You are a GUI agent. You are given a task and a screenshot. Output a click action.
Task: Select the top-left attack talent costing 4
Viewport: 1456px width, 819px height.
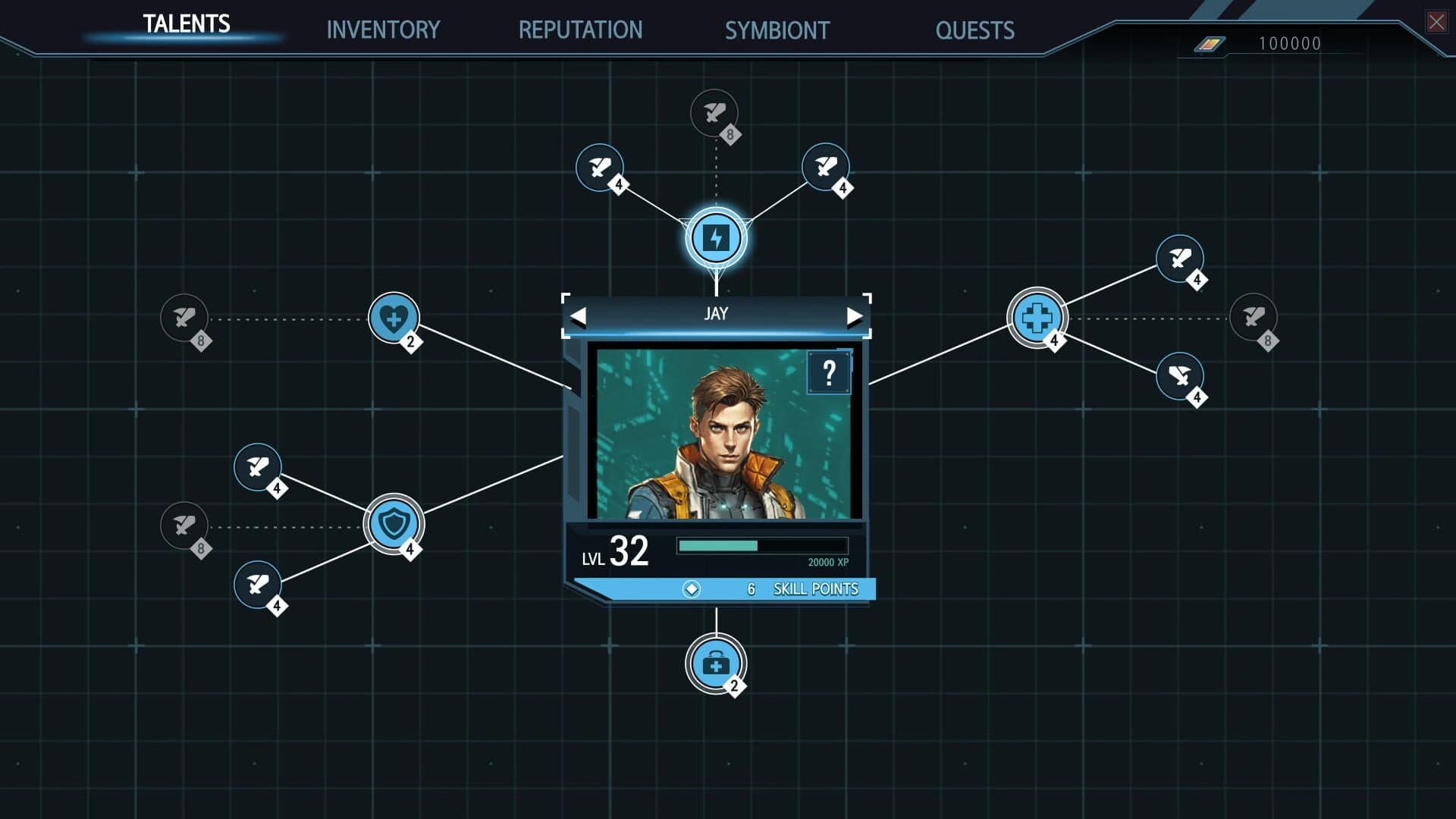600,167
